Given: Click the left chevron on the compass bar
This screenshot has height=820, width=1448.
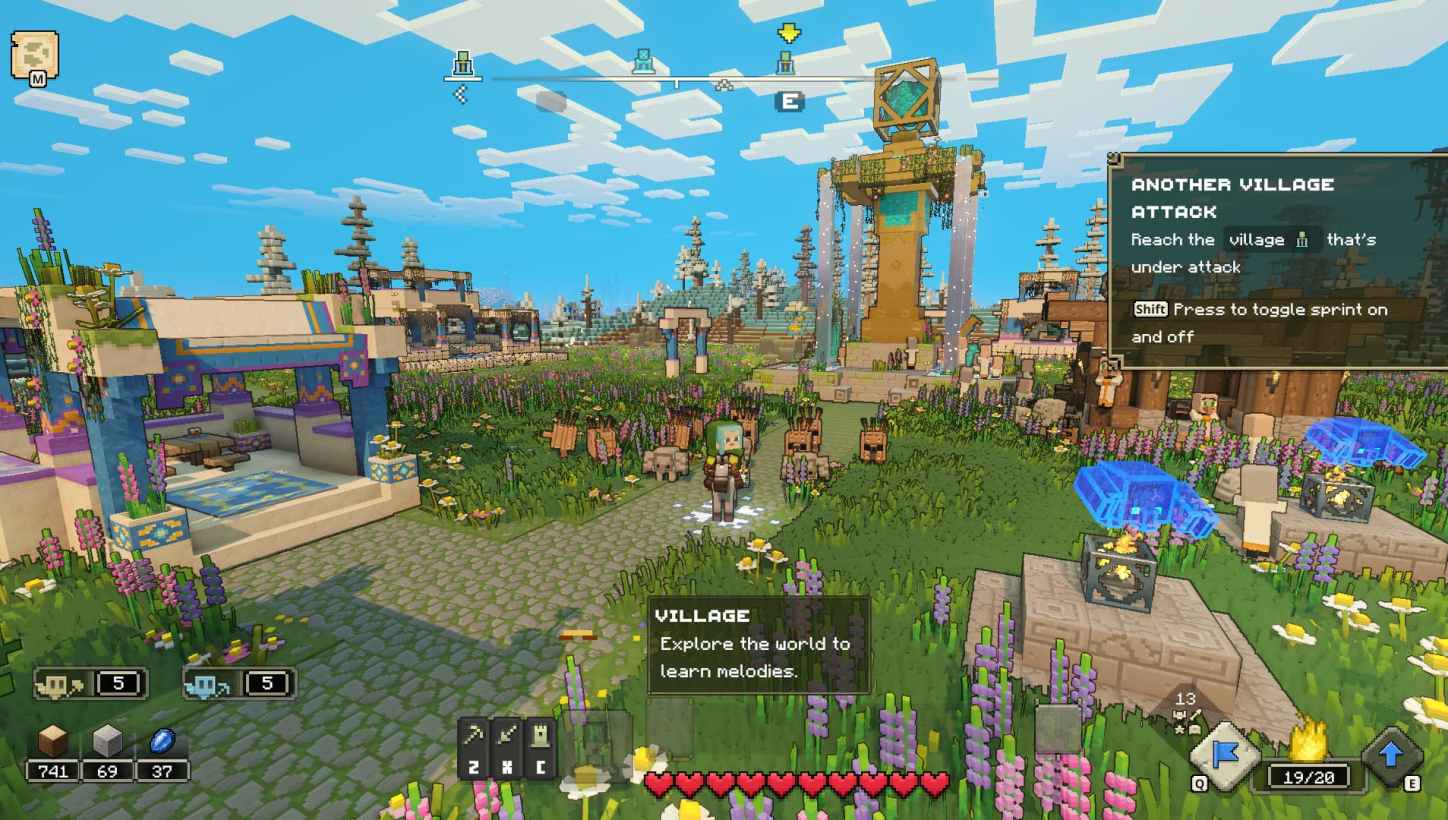Looking at the screenshot, I should pos(463,92).
